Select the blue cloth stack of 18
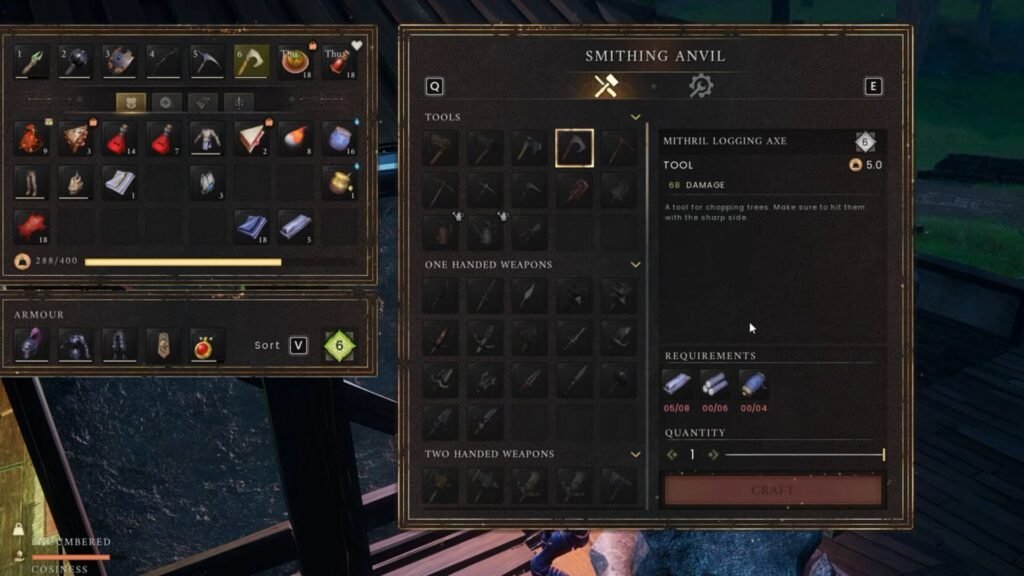Image resolution: width=1024 pixels, height=576 pixels. tap(251, 226)
